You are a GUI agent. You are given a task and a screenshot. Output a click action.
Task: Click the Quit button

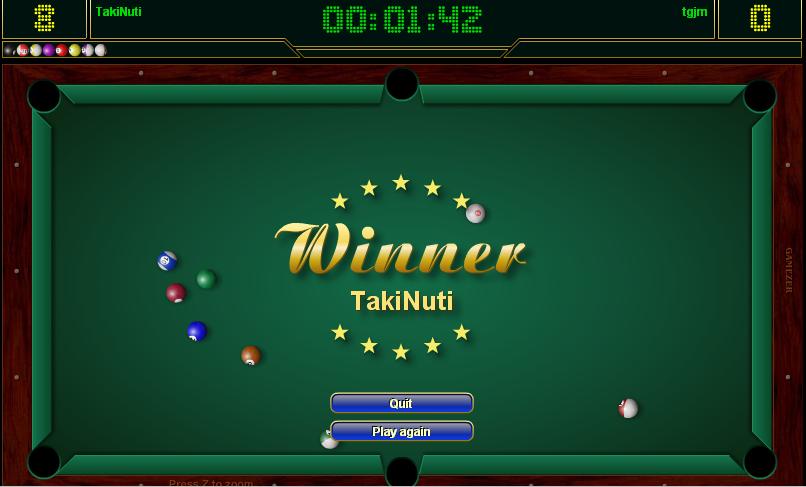(401, 403)
